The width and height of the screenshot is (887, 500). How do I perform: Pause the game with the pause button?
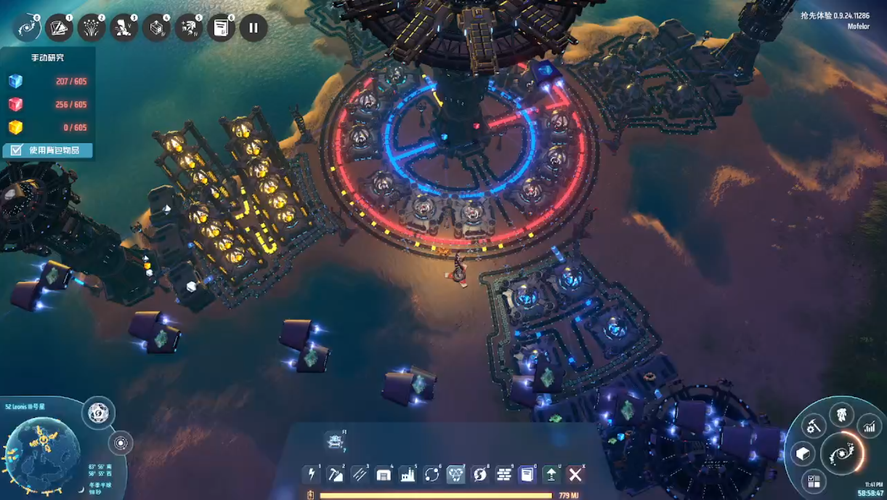coord(253,27)
